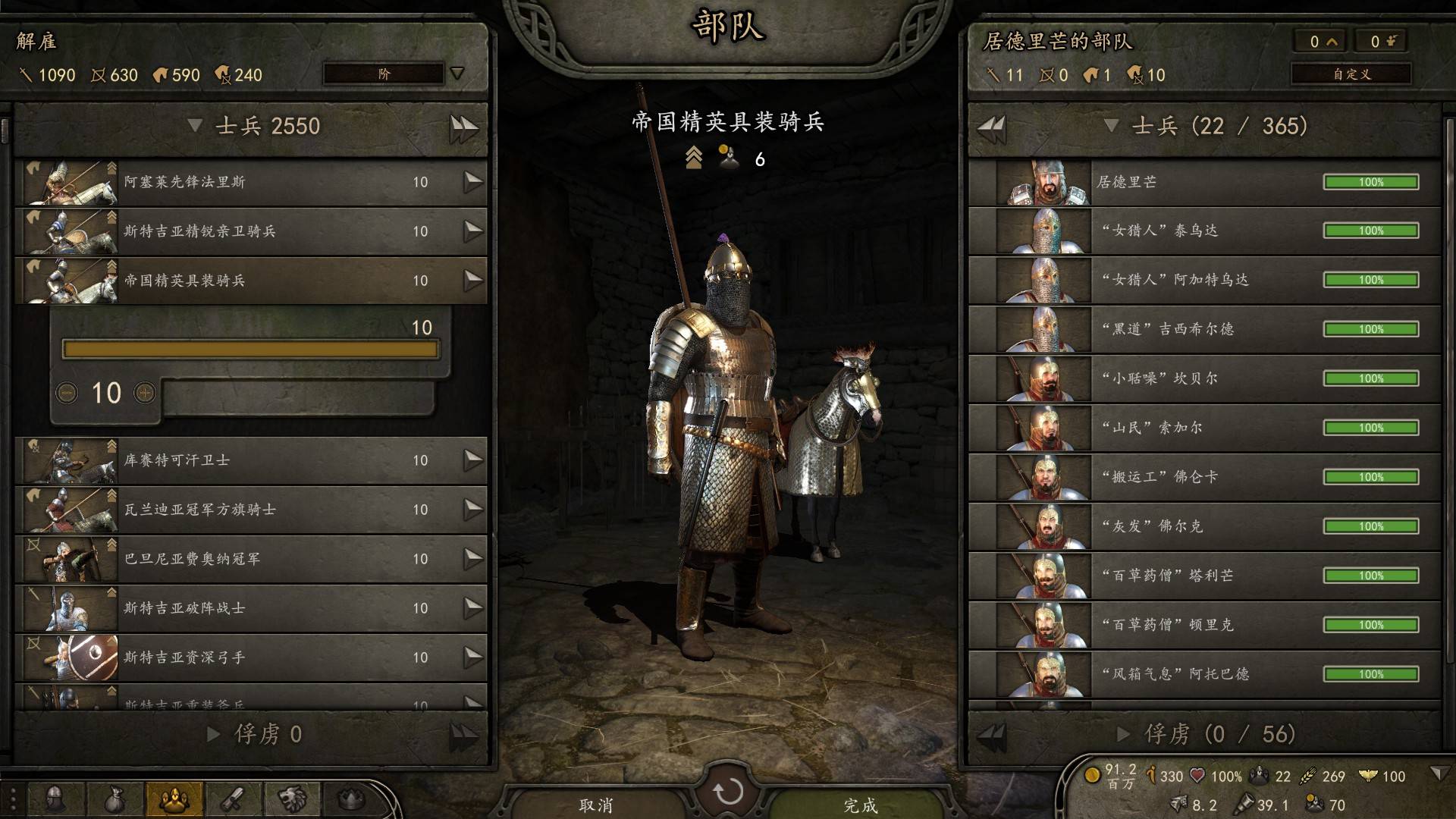Adjust the troop quantity slider bar
Image resolution: width=1456 pixels, height=819 pixels.
tap(250, 349)
